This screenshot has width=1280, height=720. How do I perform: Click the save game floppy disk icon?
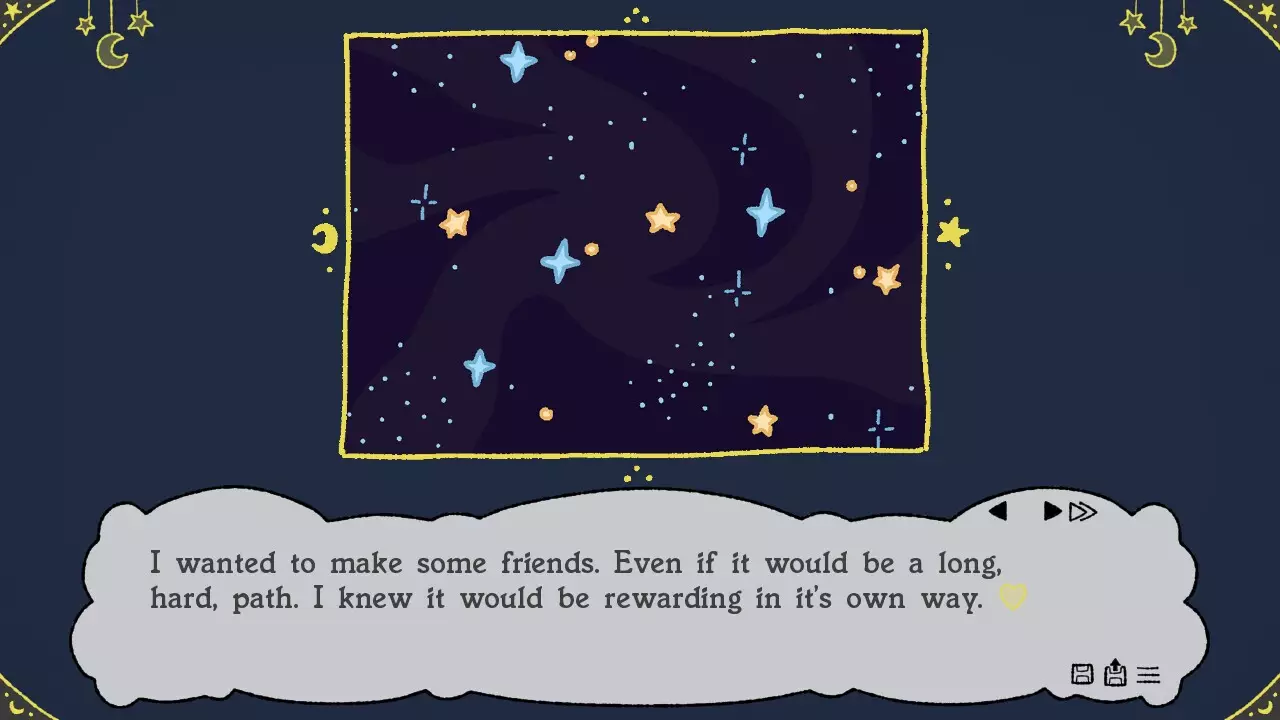1081,675
